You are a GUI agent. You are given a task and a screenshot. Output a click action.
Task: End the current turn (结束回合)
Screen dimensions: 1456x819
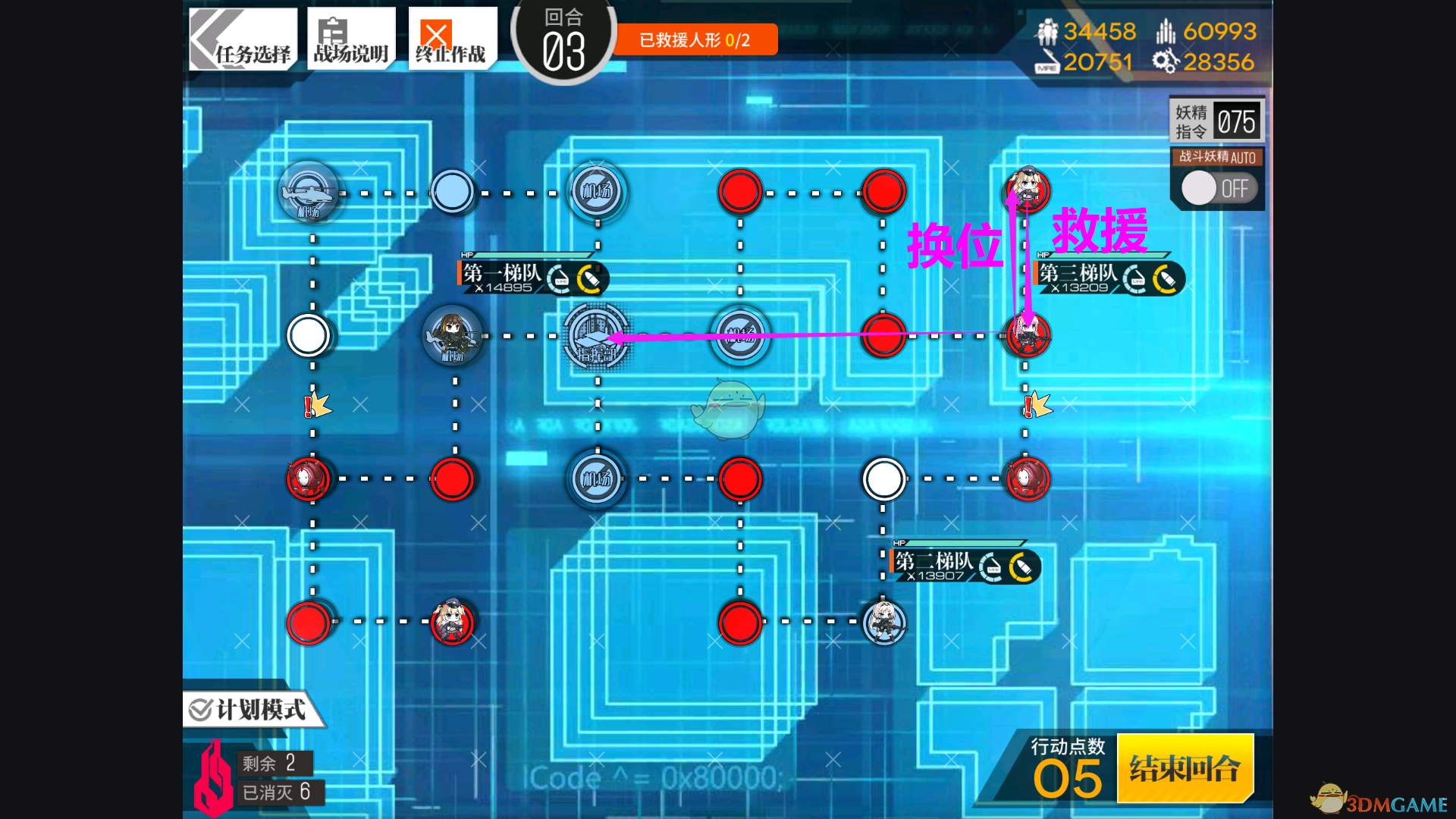[1185, 768]
